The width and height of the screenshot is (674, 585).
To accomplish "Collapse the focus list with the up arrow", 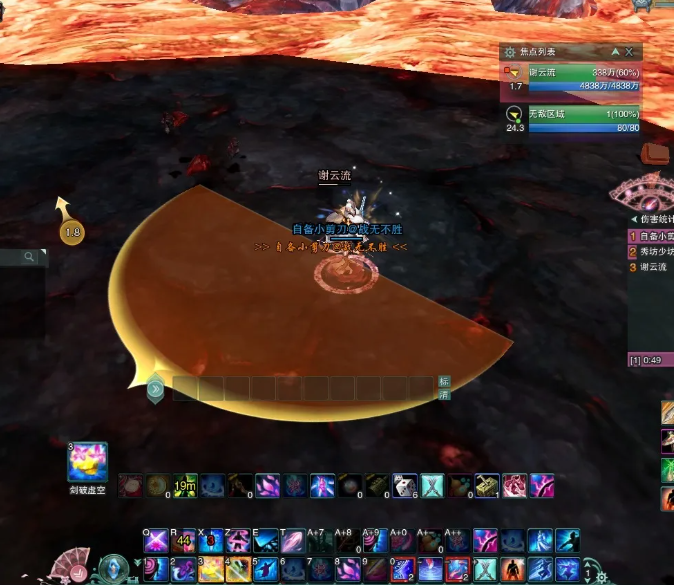I will coord(615,52).
